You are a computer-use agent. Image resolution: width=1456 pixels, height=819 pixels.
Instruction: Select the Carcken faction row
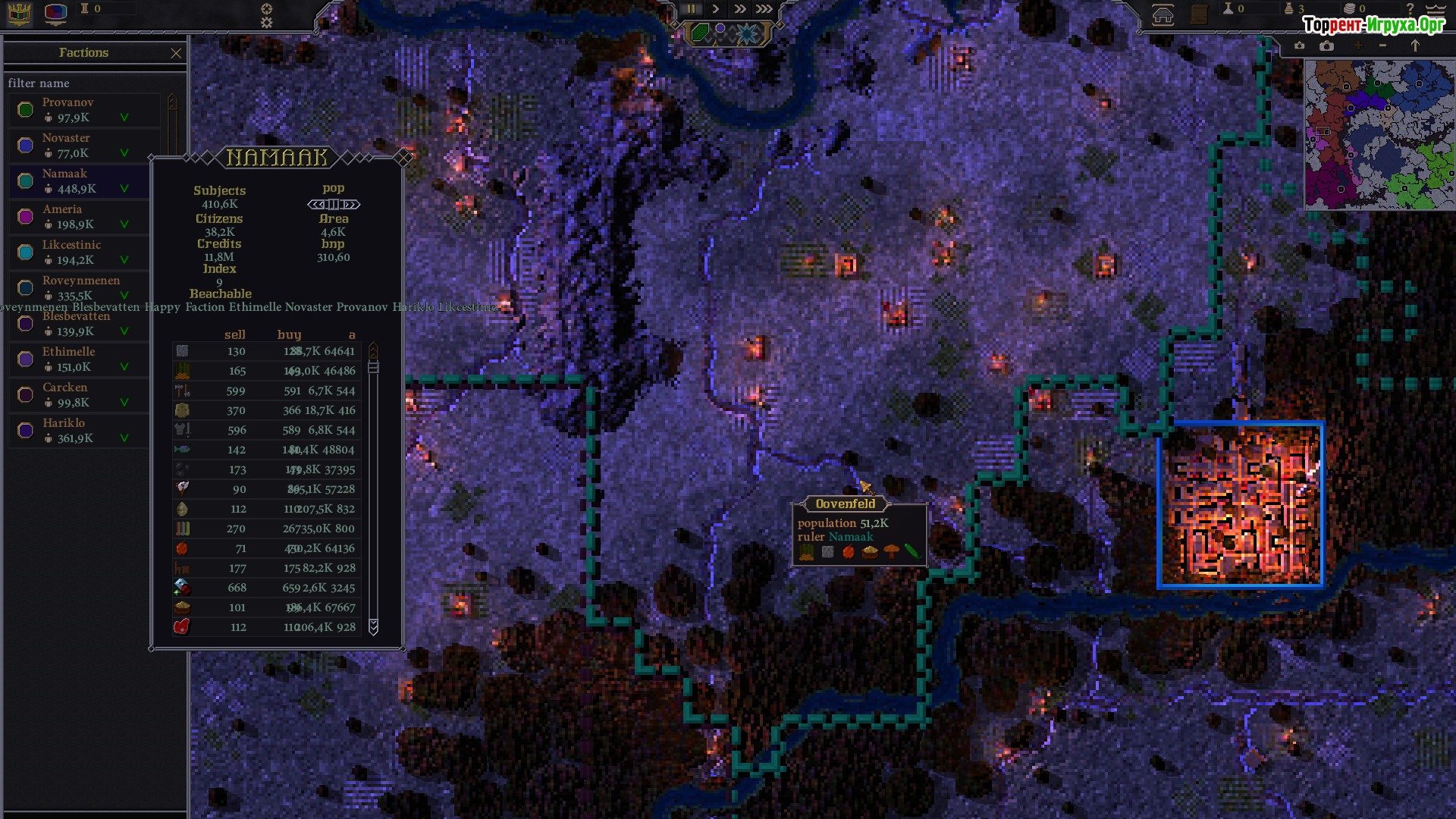point(83,395)
